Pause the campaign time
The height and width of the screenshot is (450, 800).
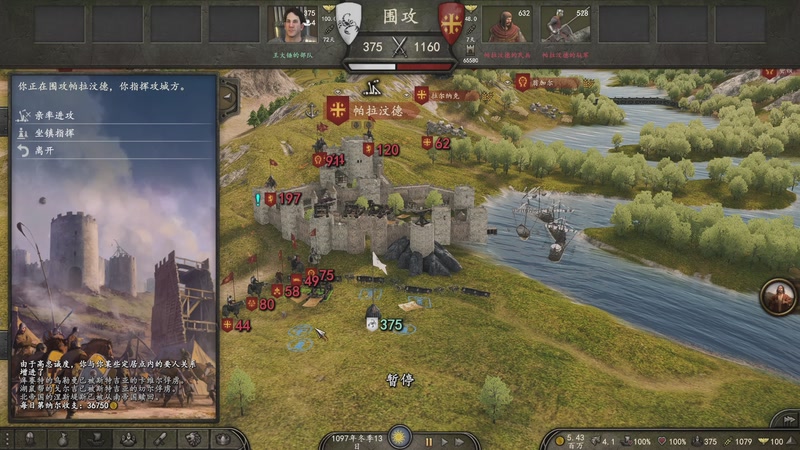click(429, 441)
